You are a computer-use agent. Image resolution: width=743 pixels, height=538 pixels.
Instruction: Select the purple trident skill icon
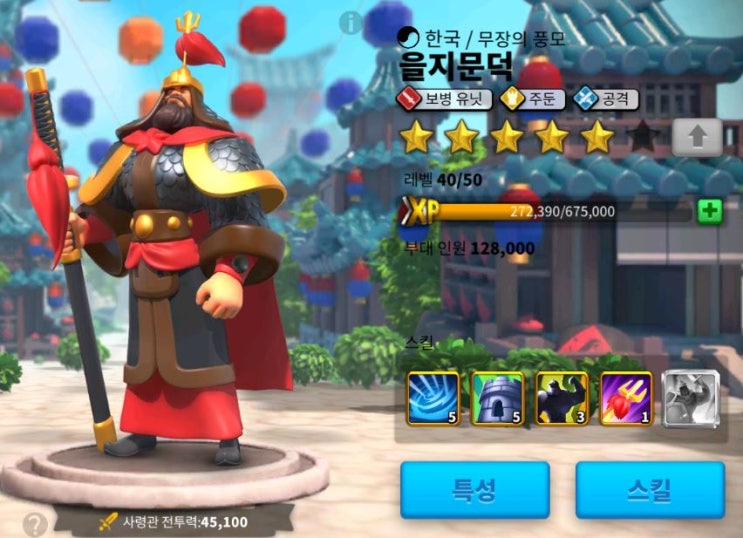coord(625,397)
